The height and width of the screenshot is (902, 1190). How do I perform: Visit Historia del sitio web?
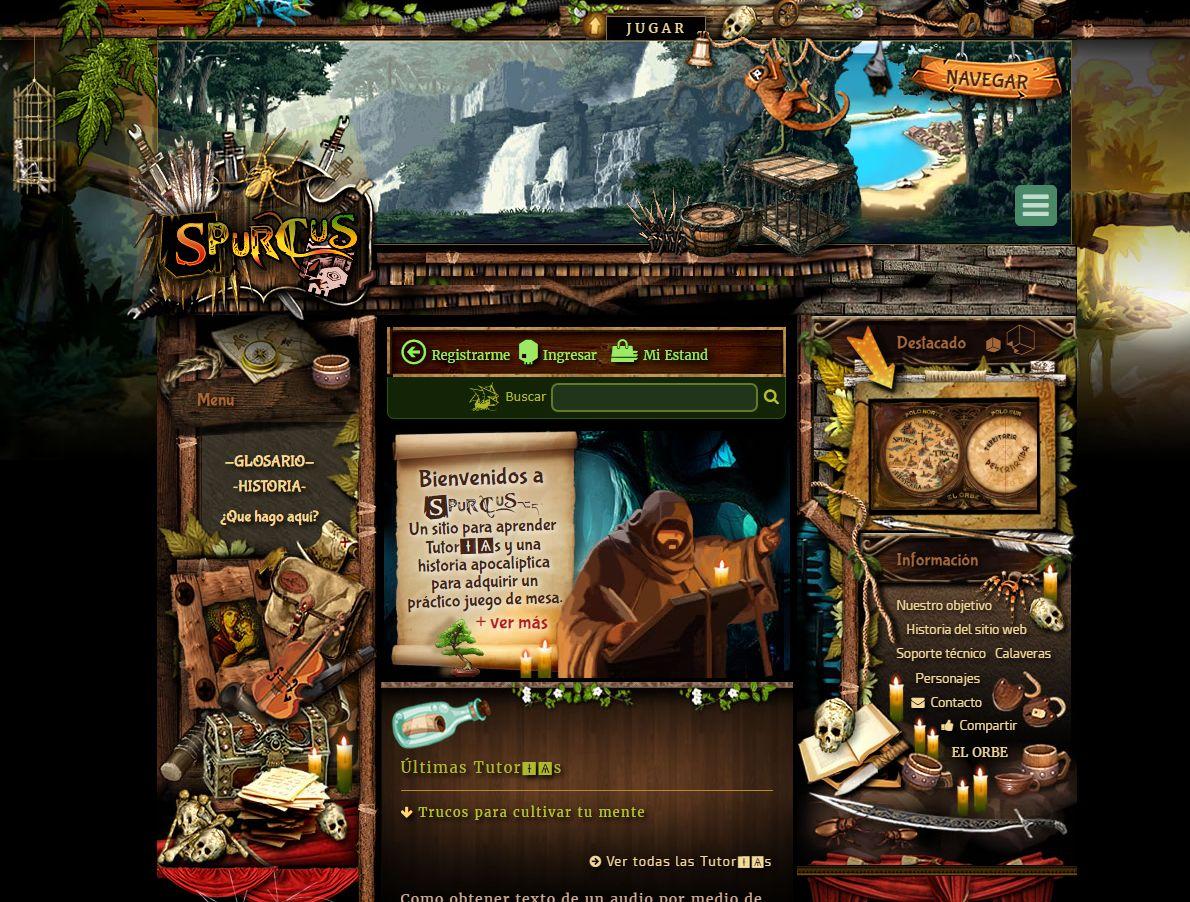[x=966, y=629]
